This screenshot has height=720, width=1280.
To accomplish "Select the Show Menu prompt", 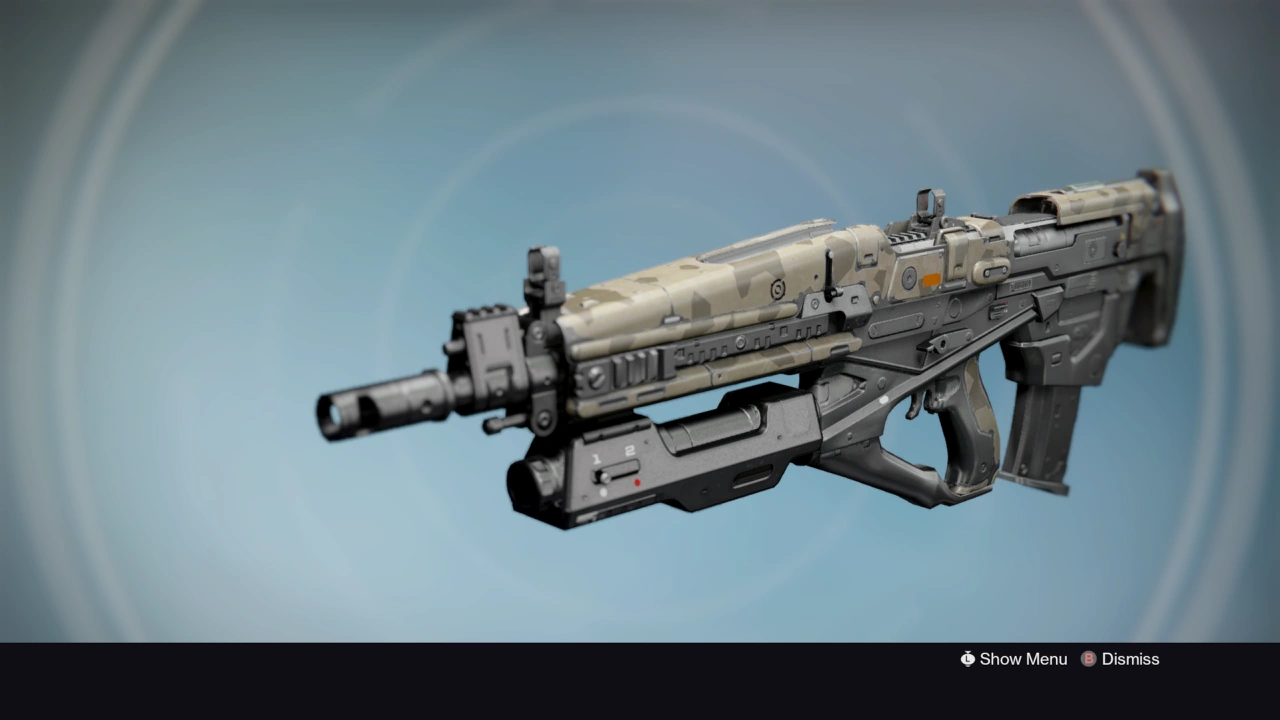I will pyautogui.click(x=1023, y=659).
